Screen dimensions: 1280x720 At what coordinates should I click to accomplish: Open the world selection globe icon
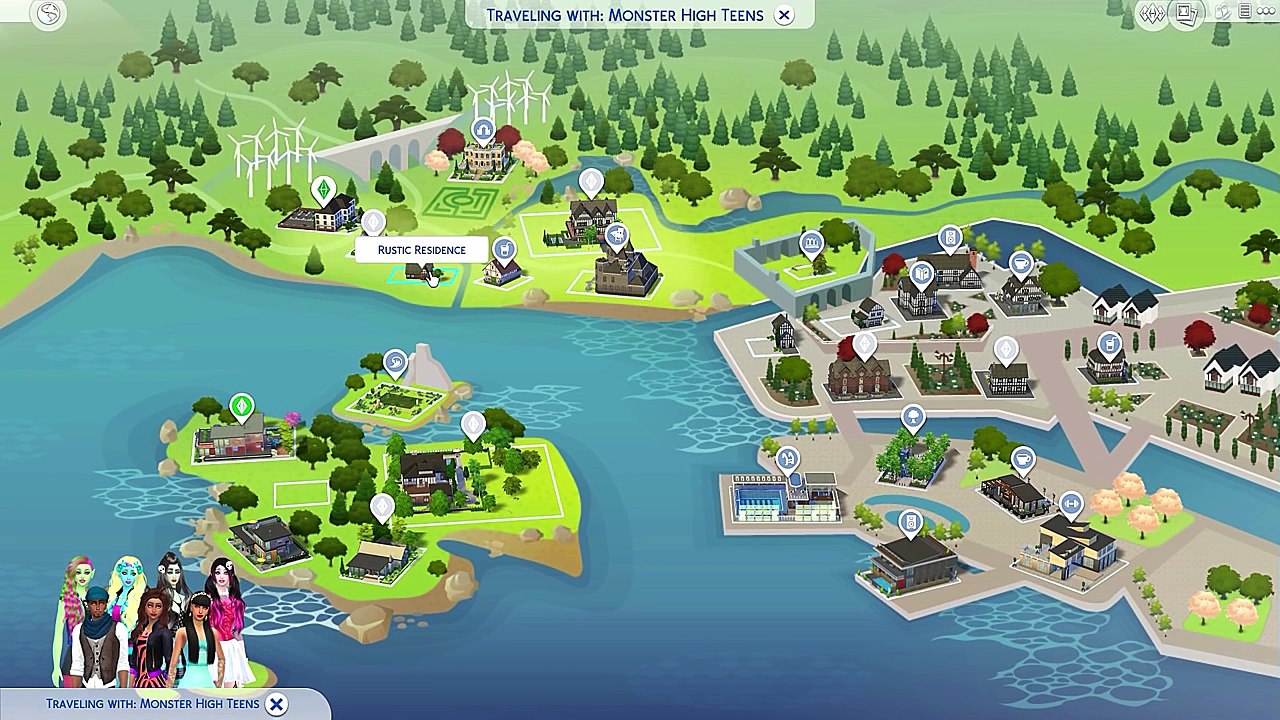pos(48,13)
